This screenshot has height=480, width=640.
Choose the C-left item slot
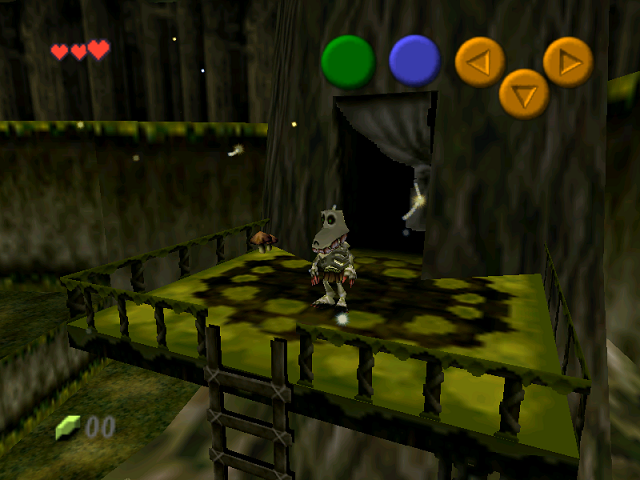[480, 61]
